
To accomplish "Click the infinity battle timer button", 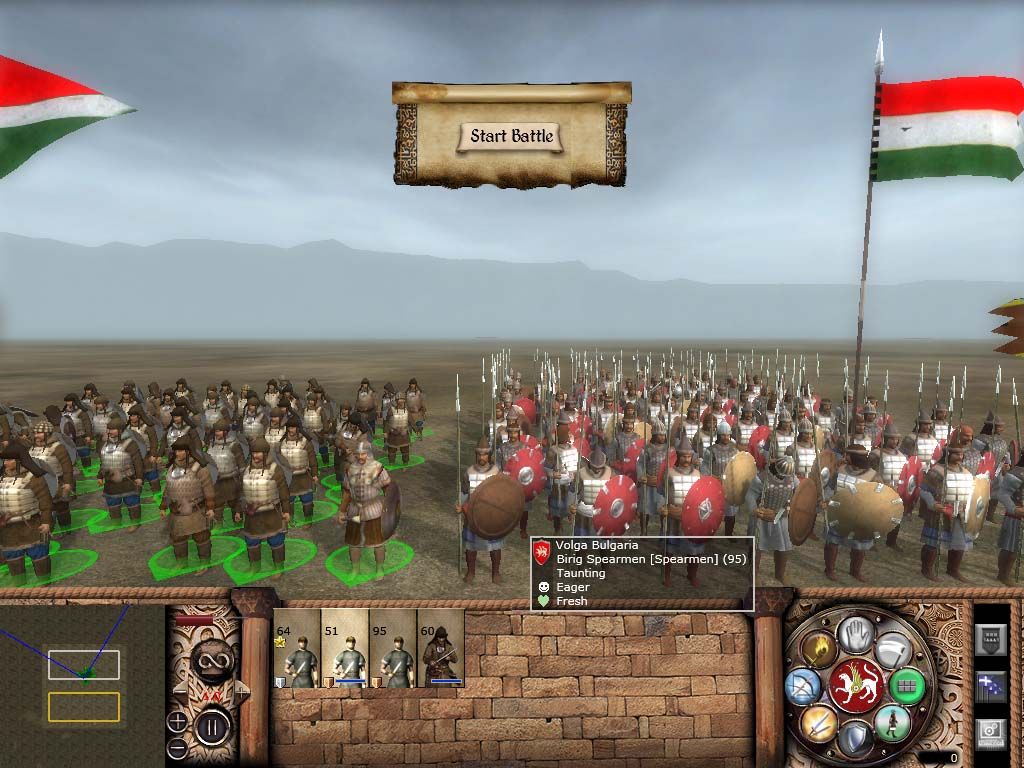I will (213, 661).
